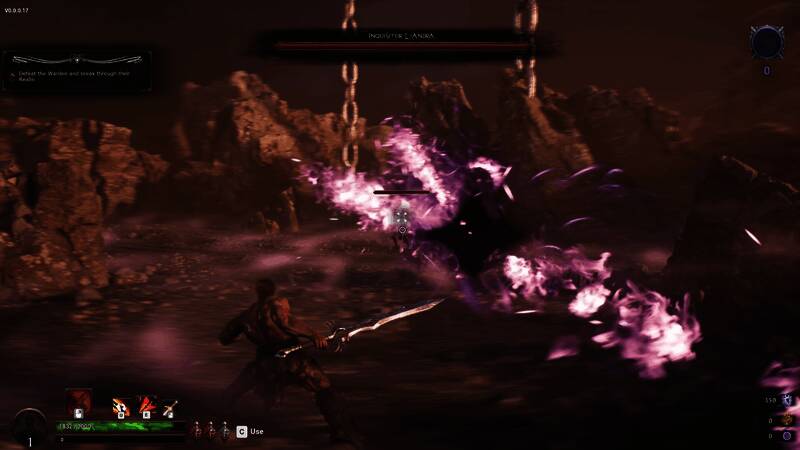Trigger the red burst strike ability
800x450 pixels.
coord(146,406)
